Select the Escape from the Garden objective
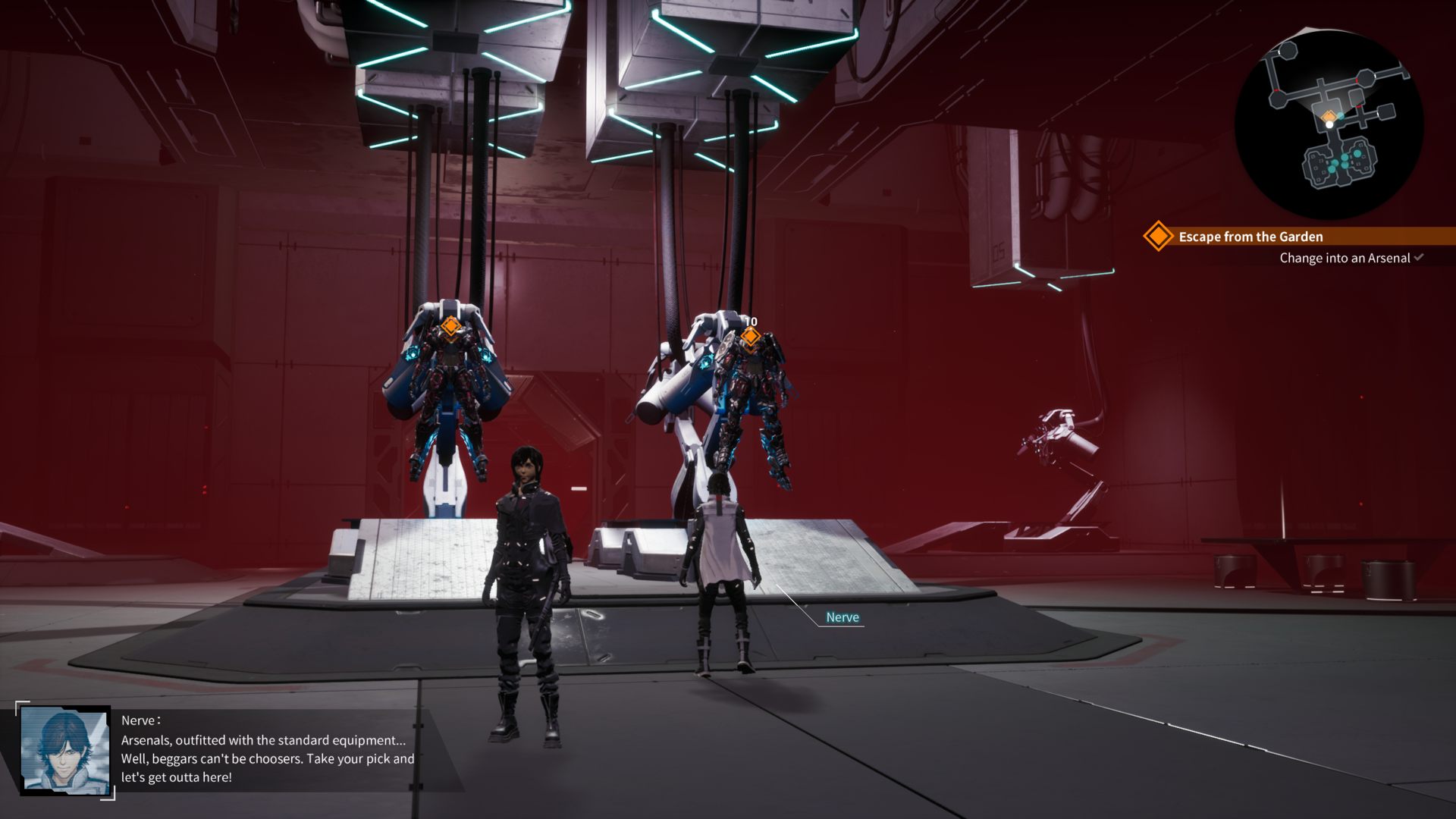This screenshot has width=1456, height=819. click(x=1250, y=237)
